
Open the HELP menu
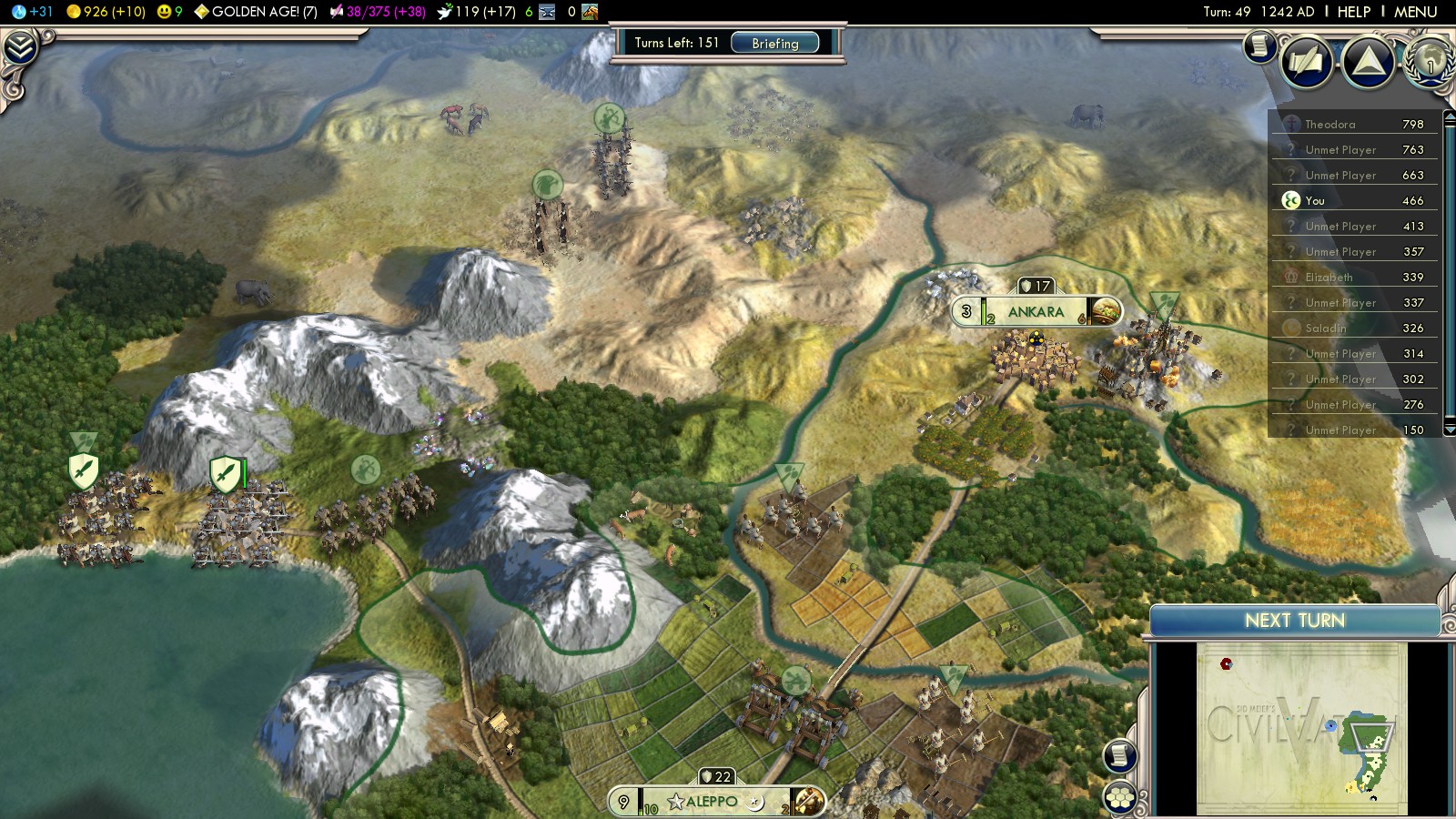[1353, 12]
